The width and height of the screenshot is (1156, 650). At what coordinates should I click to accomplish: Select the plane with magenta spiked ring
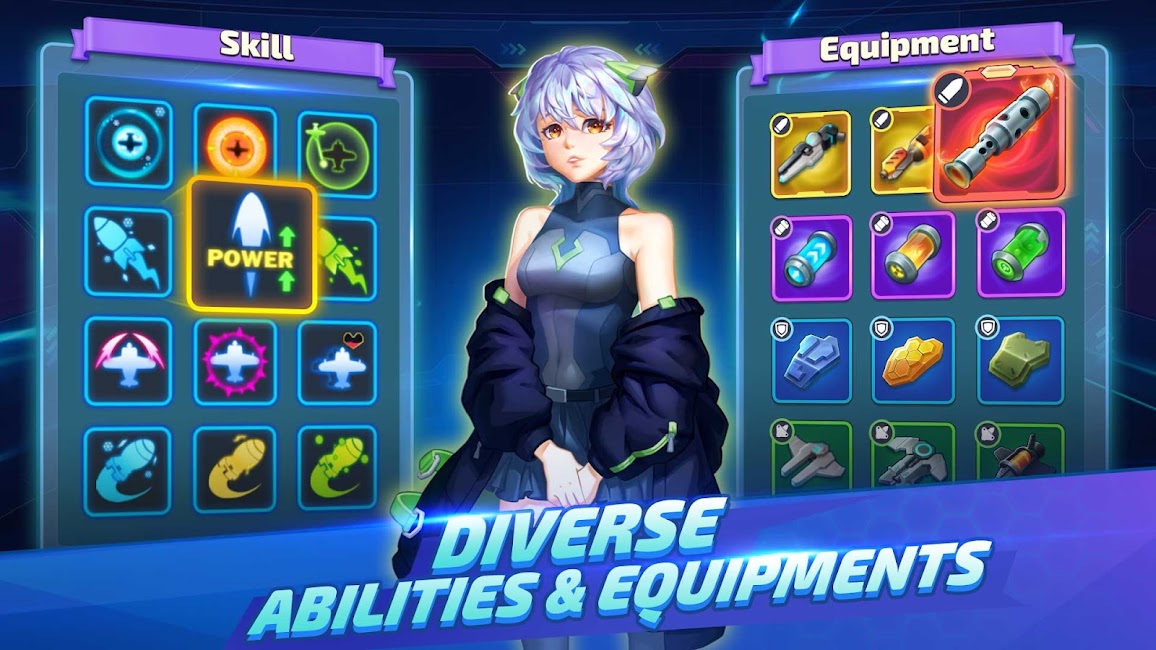pyautogui.click(x=235, y=361)
